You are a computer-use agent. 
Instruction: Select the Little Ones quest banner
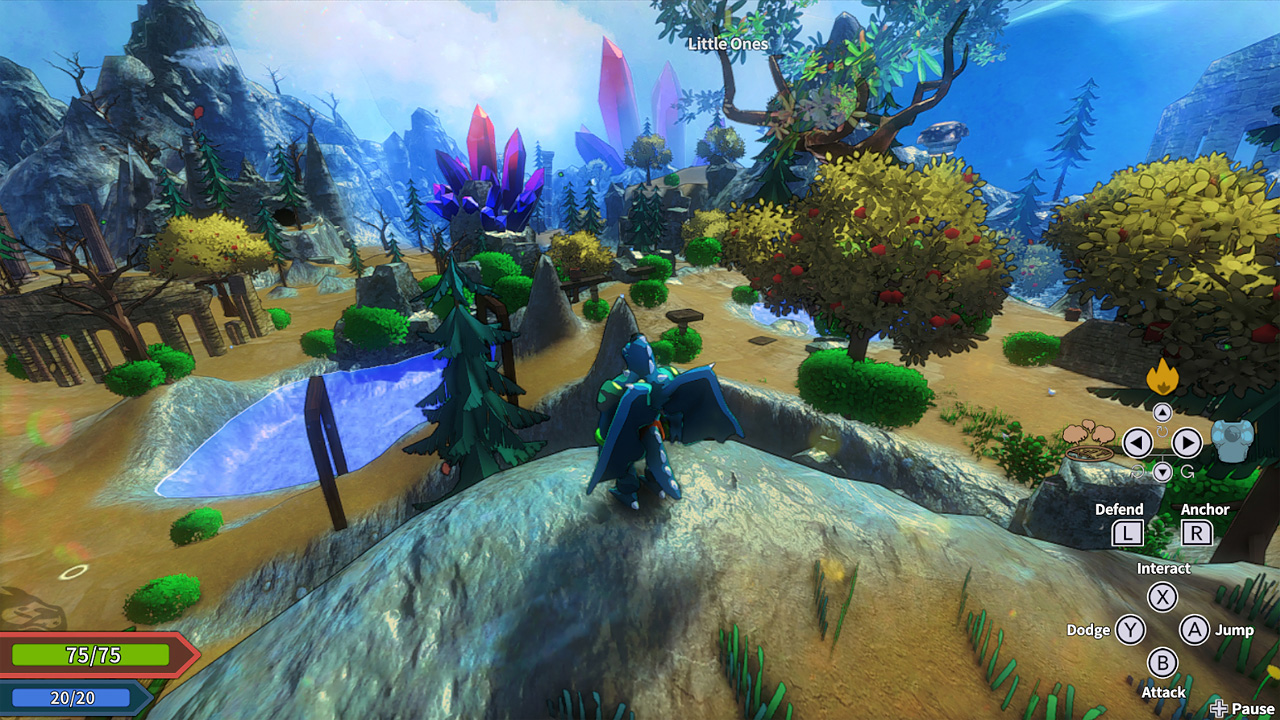pos(727,45)
